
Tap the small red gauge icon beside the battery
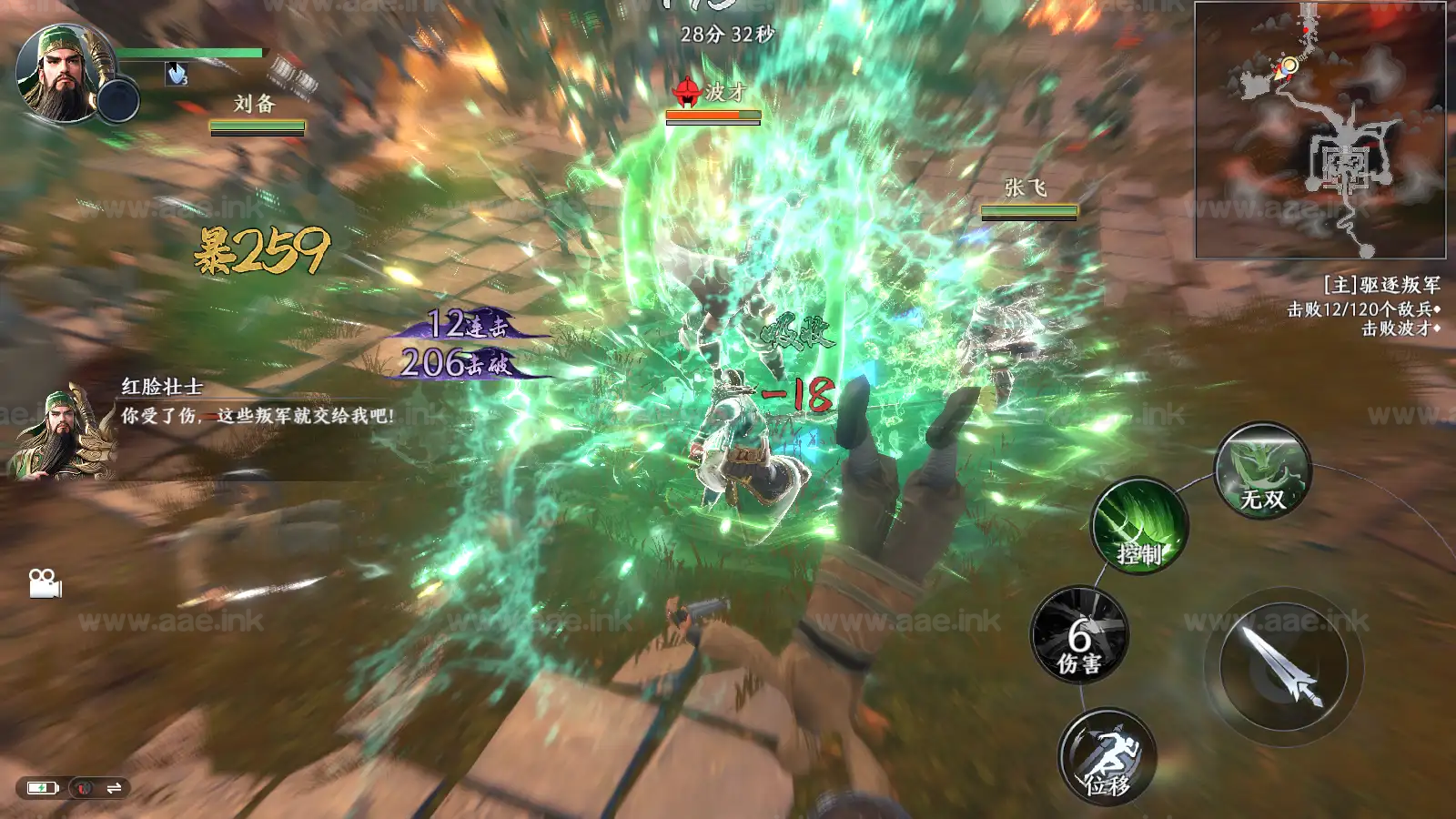click(x=84, y=788)
